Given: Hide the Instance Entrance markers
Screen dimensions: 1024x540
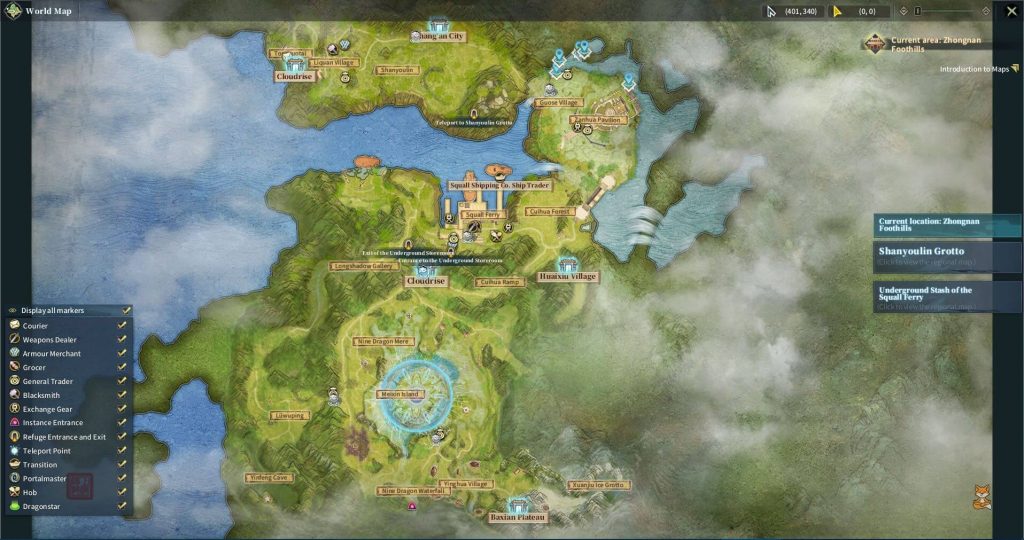Looking at the screenshot, I should tap(122, 423).
